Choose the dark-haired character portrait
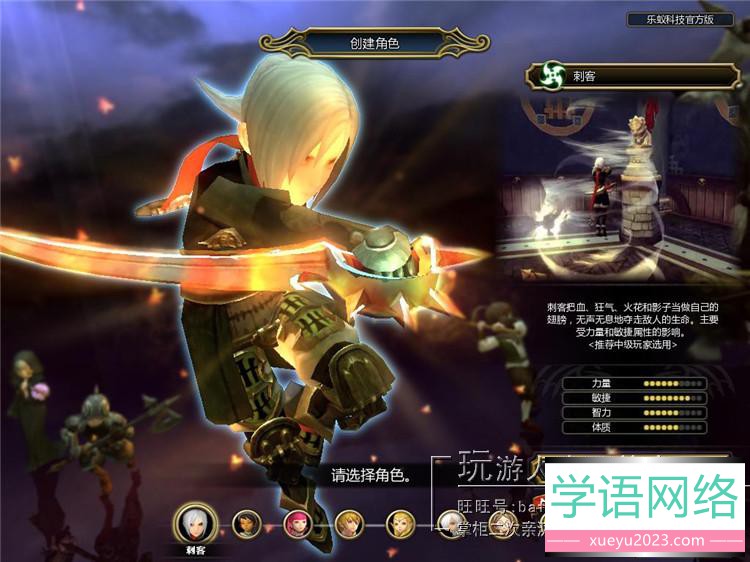This screenshot has width=750, height=562. (x=247, y=522)
